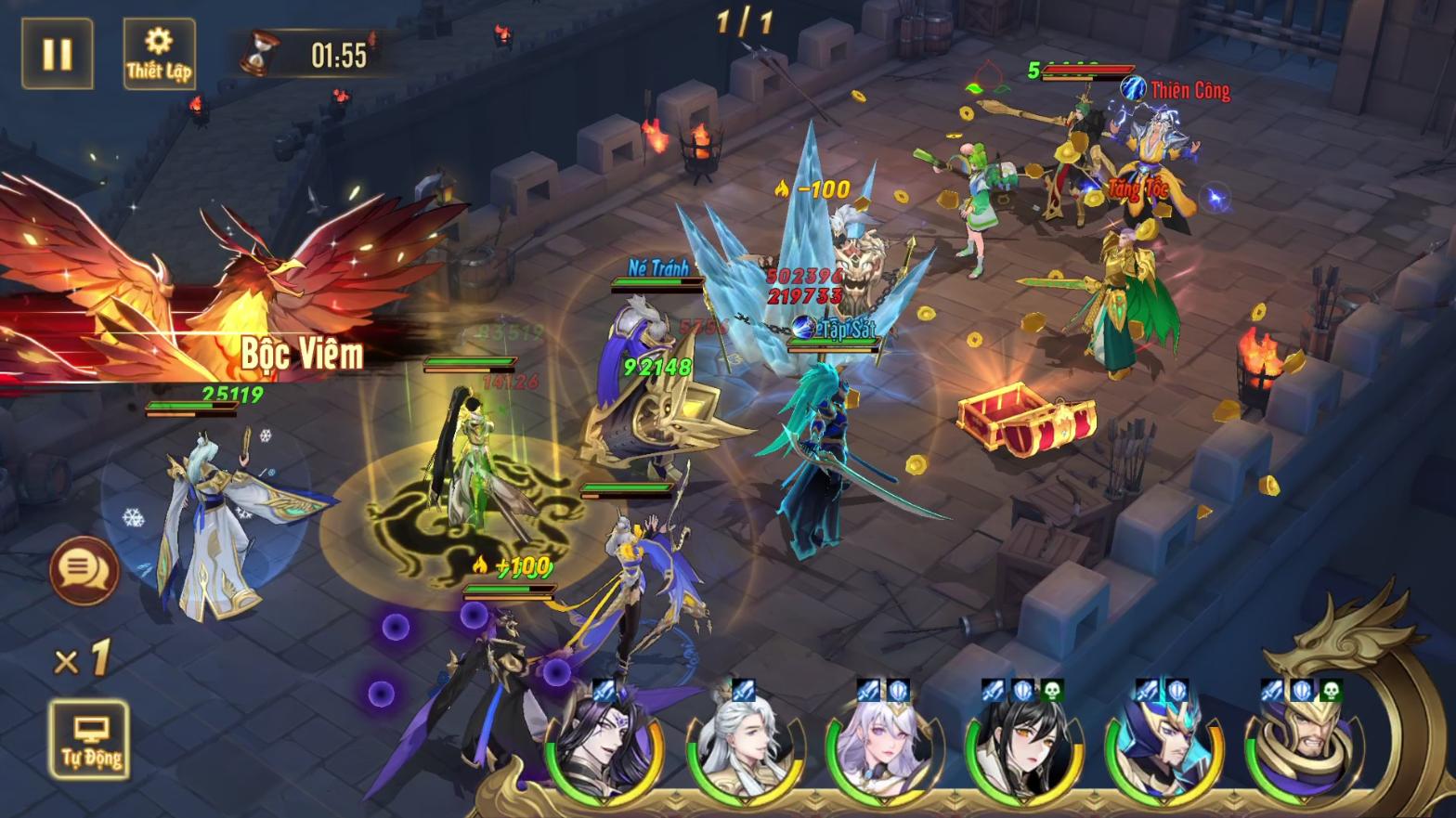1456x818 pixels.
Task: Open the Thiết Lập settings
Action: click(x=159, y=54)
